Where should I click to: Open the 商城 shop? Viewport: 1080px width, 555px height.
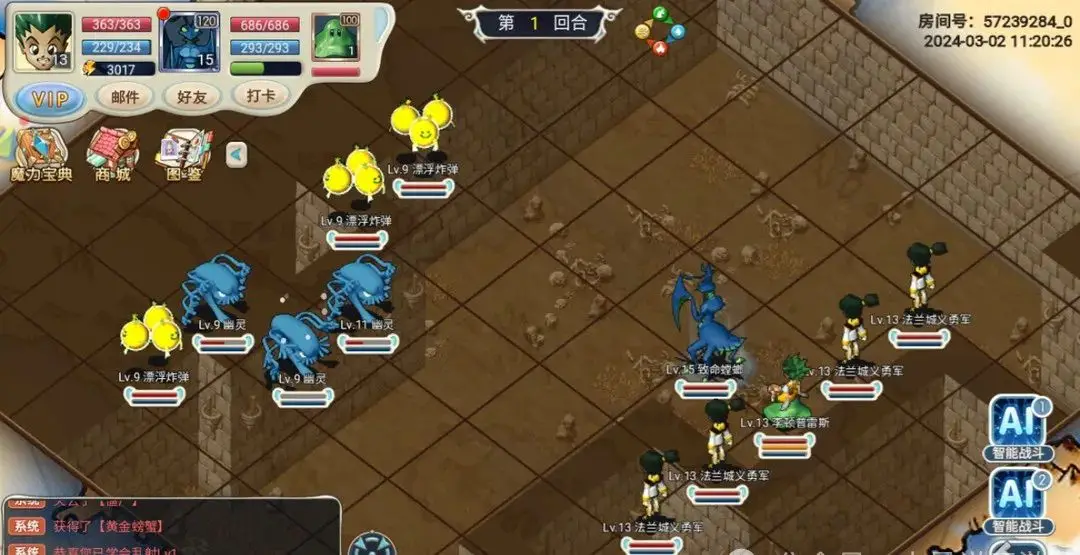(x=112, y=156)
